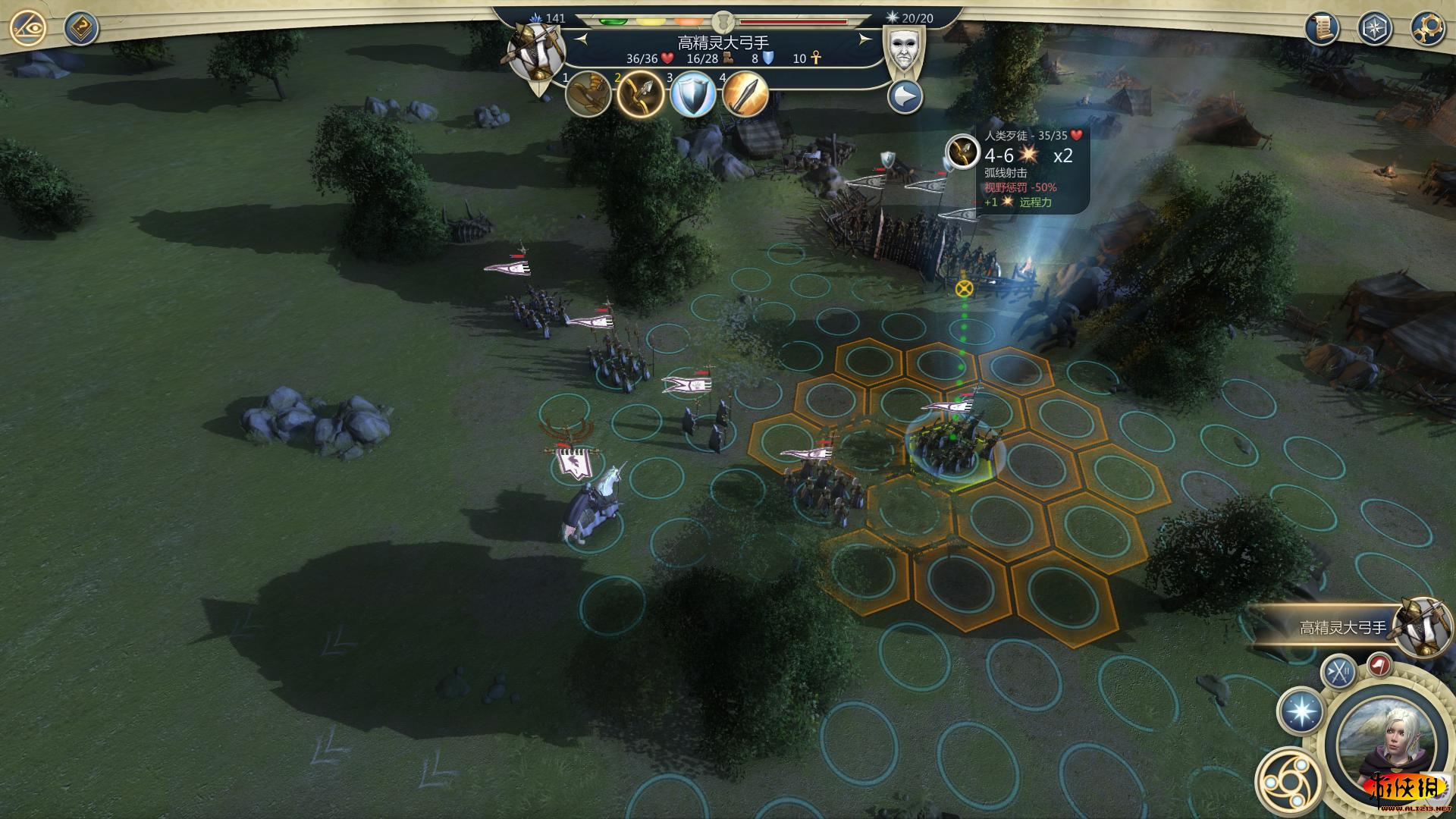The width and height of the screenshot is (1456, 819).
Task: Toggle the crossed swords auto-combat button
Action: [1338, 671]
